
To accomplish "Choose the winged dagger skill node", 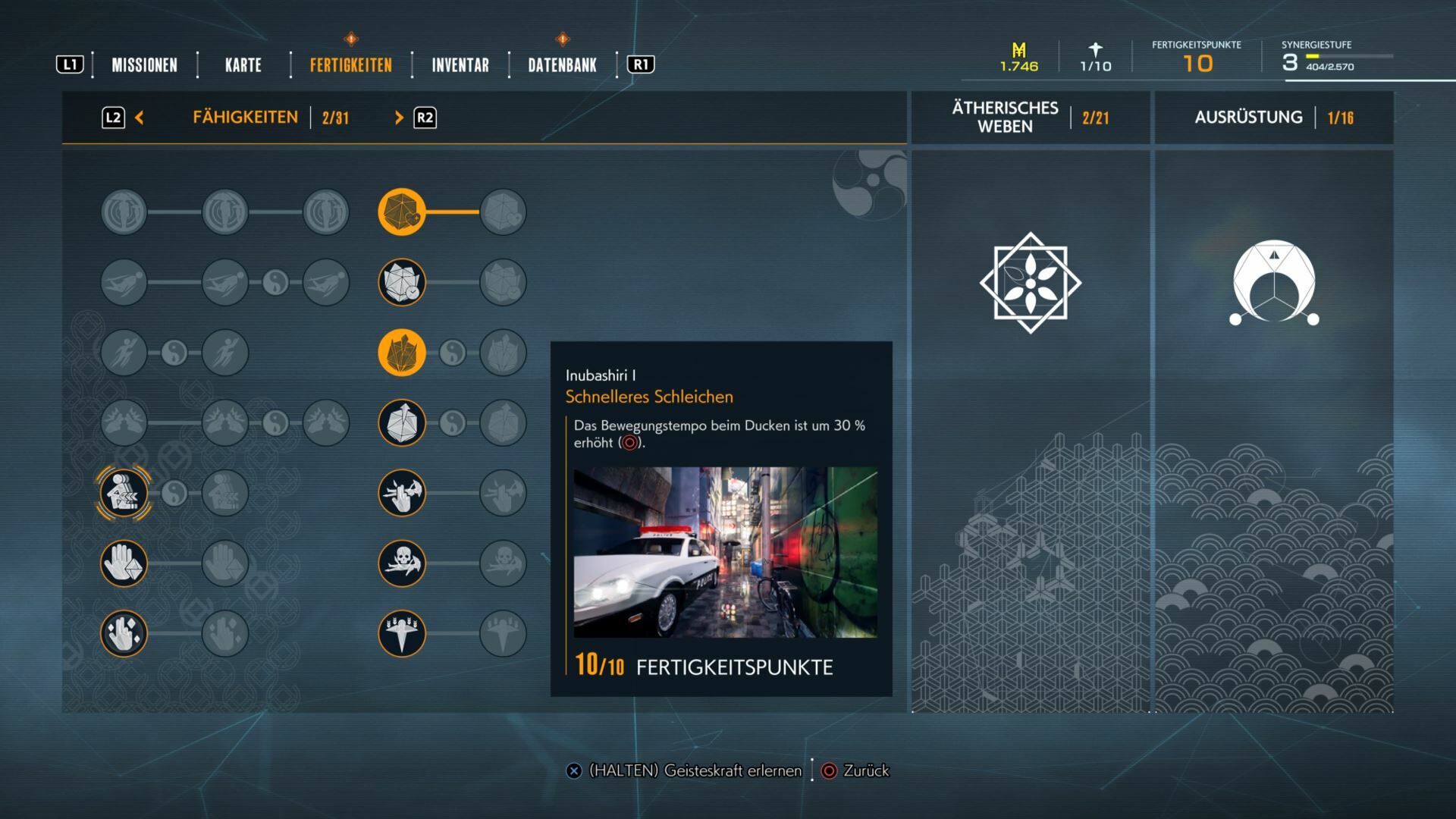I will pos(402,634).
